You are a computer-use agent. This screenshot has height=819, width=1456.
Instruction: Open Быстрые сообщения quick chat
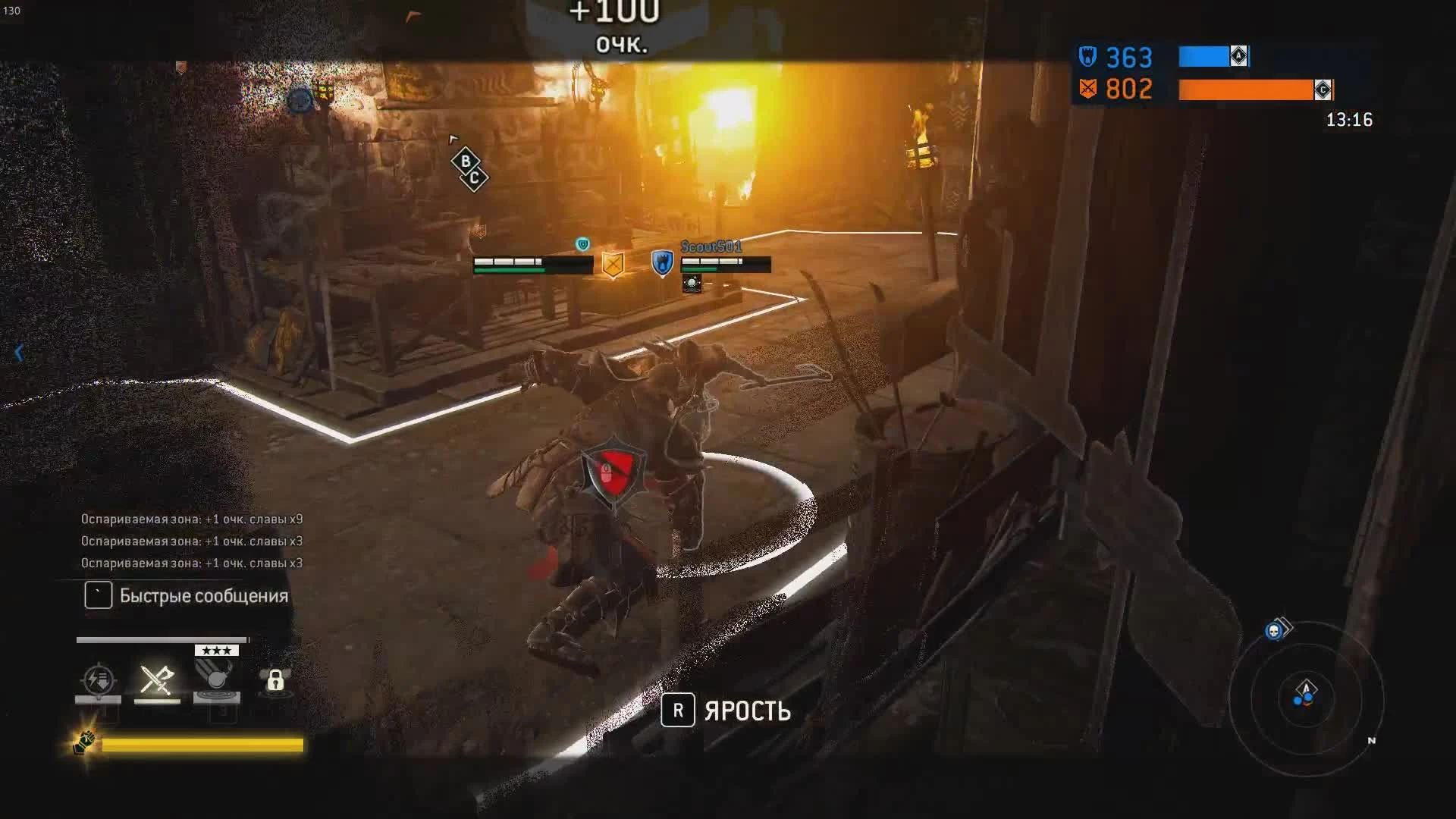click(185, 595)
